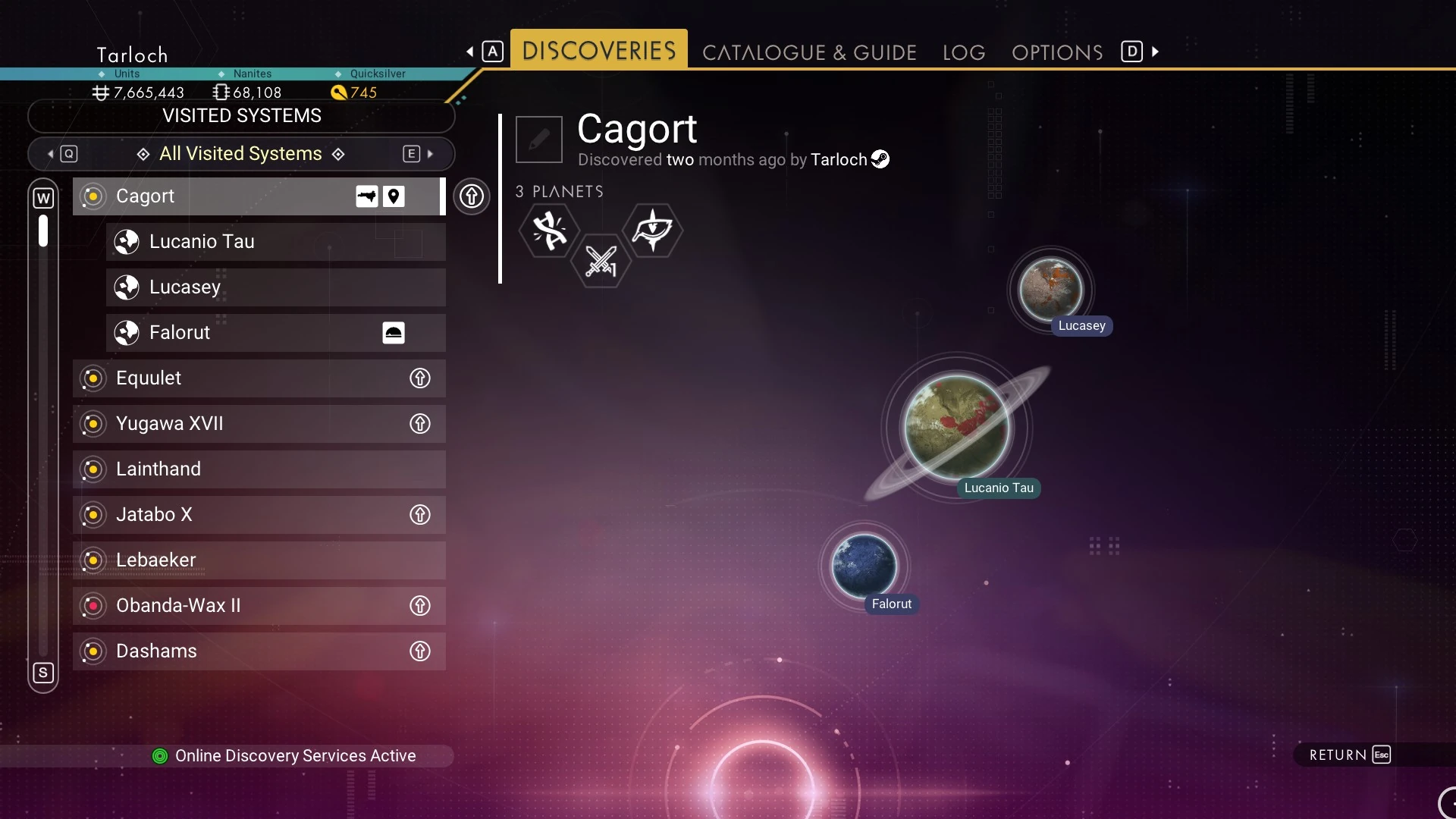Select the DNA milestone hexagon under 3 Planets

click(x=550, y=231)
